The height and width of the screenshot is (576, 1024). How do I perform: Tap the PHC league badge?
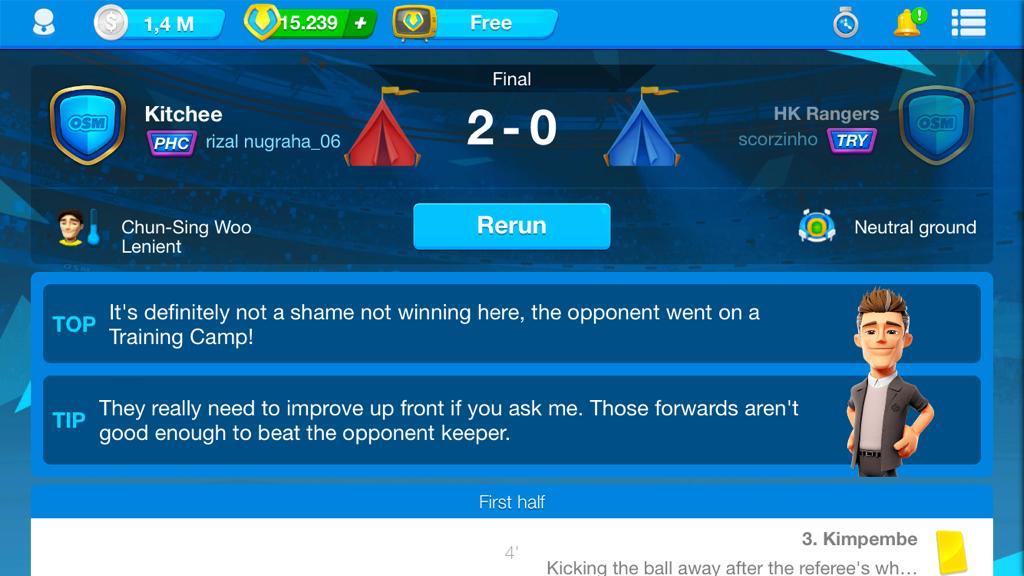pos(171,143)
